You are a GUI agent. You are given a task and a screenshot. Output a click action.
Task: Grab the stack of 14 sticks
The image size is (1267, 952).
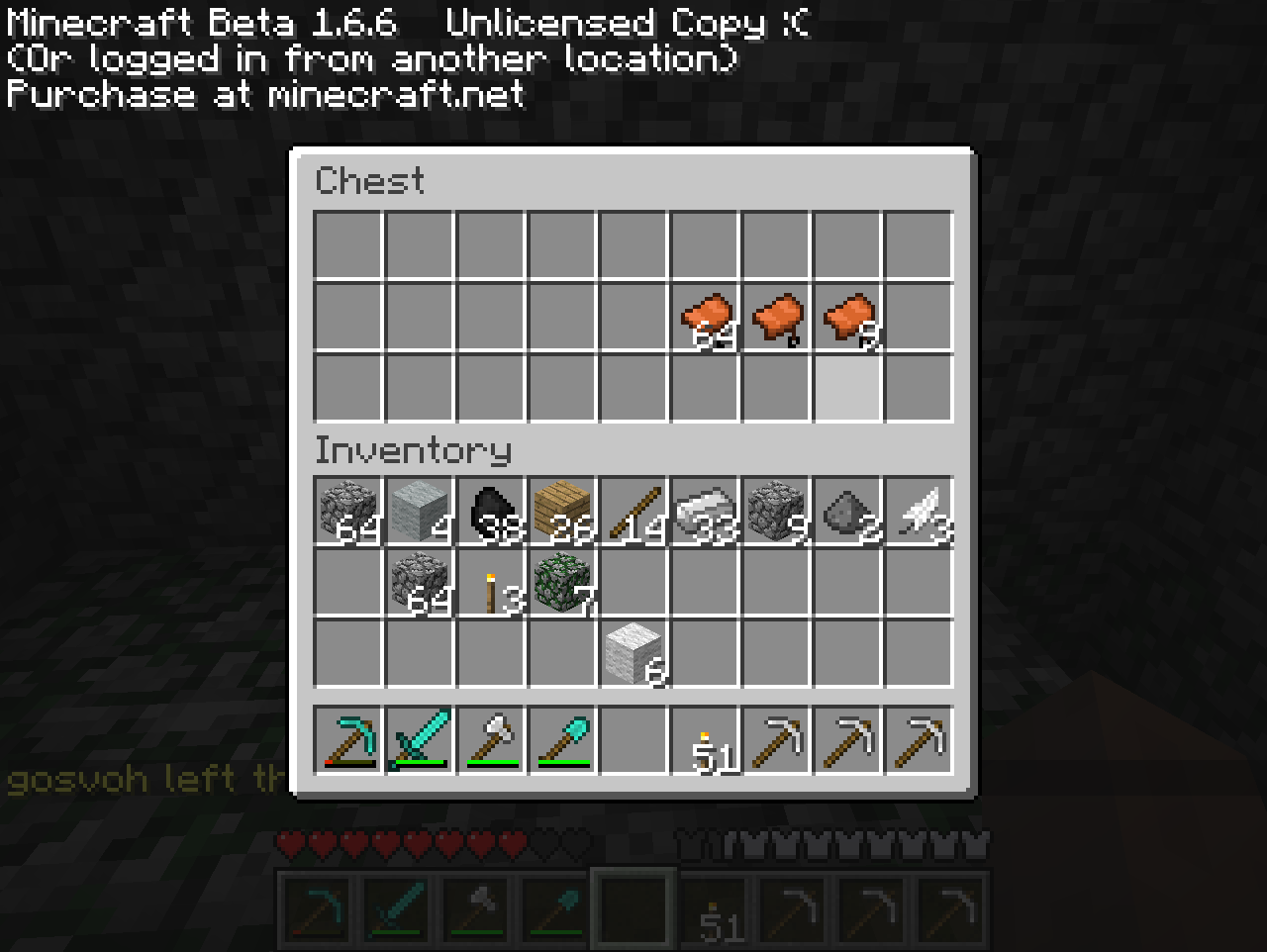633,512
